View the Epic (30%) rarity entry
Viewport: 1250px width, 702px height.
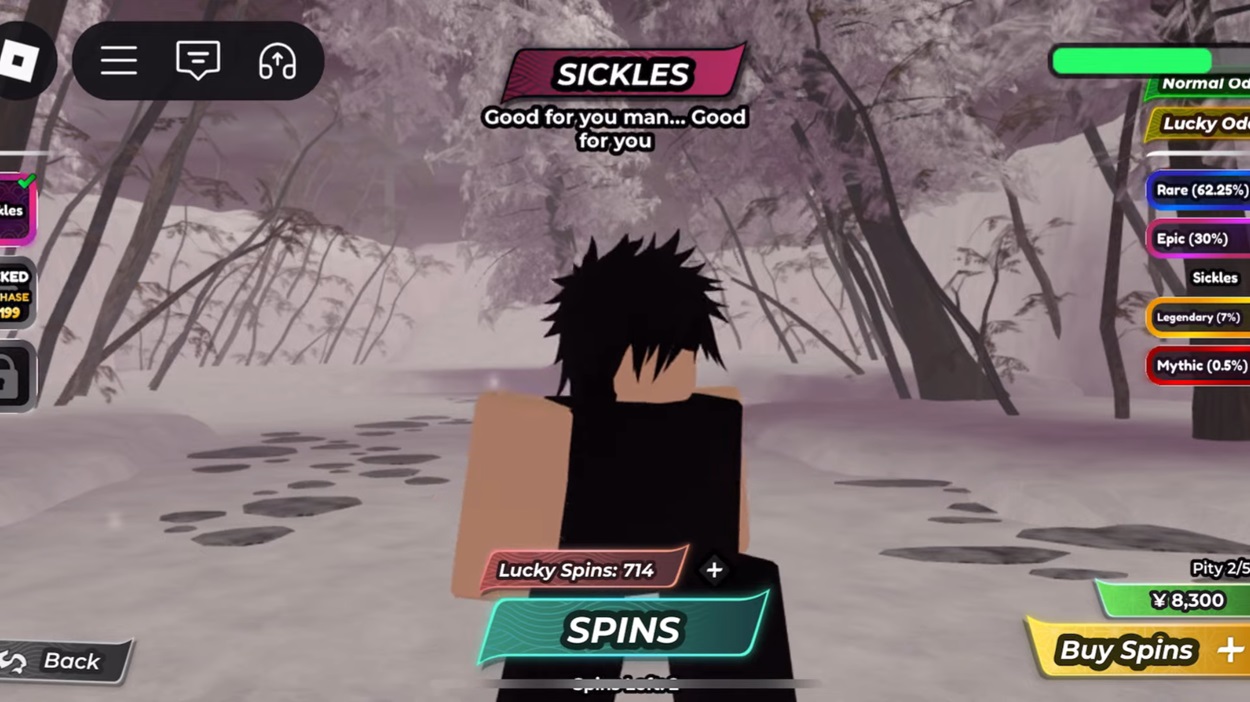coord(1196,239)
